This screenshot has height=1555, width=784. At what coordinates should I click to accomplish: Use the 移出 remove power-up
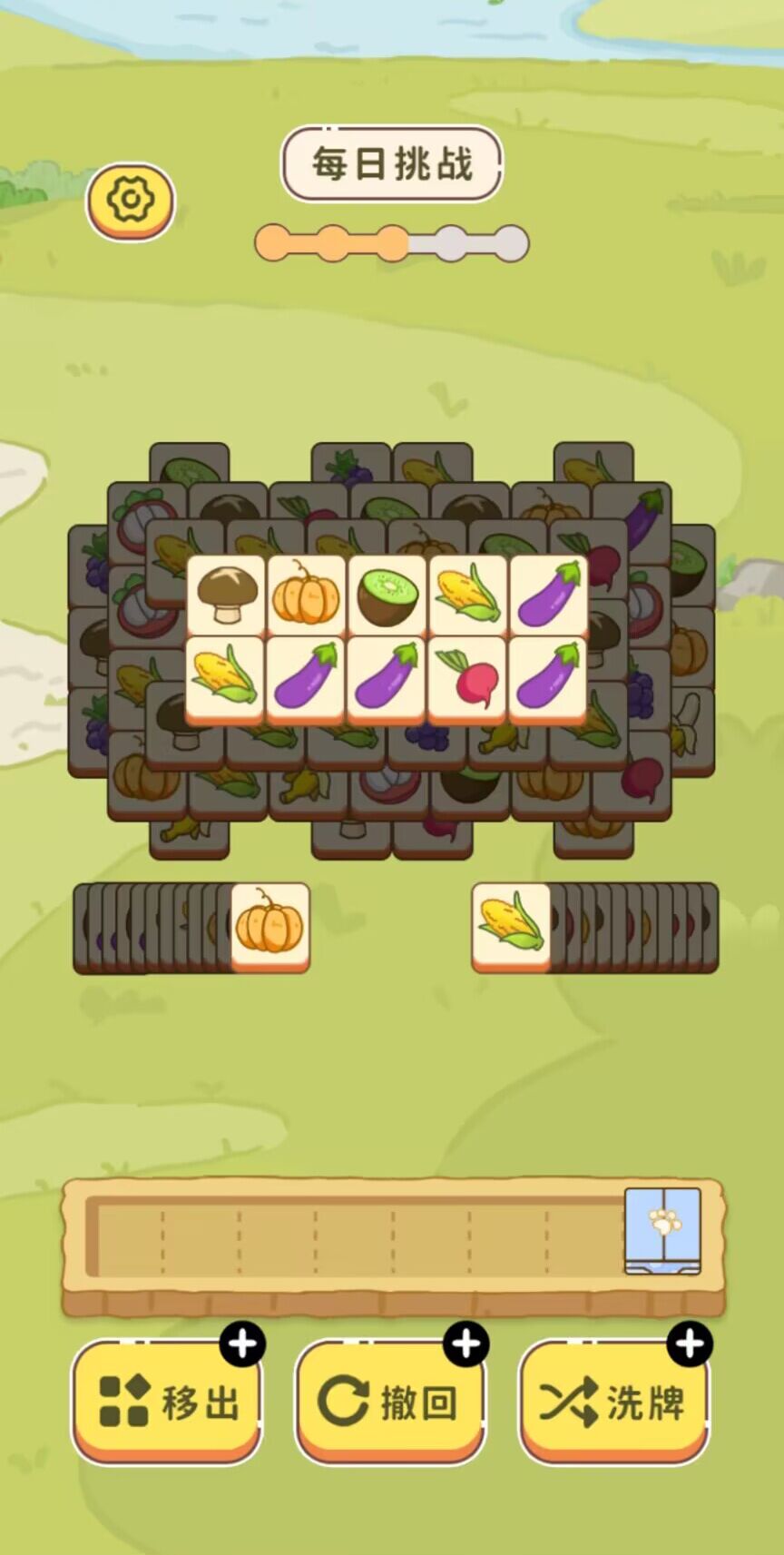[x=167, y=1401]
